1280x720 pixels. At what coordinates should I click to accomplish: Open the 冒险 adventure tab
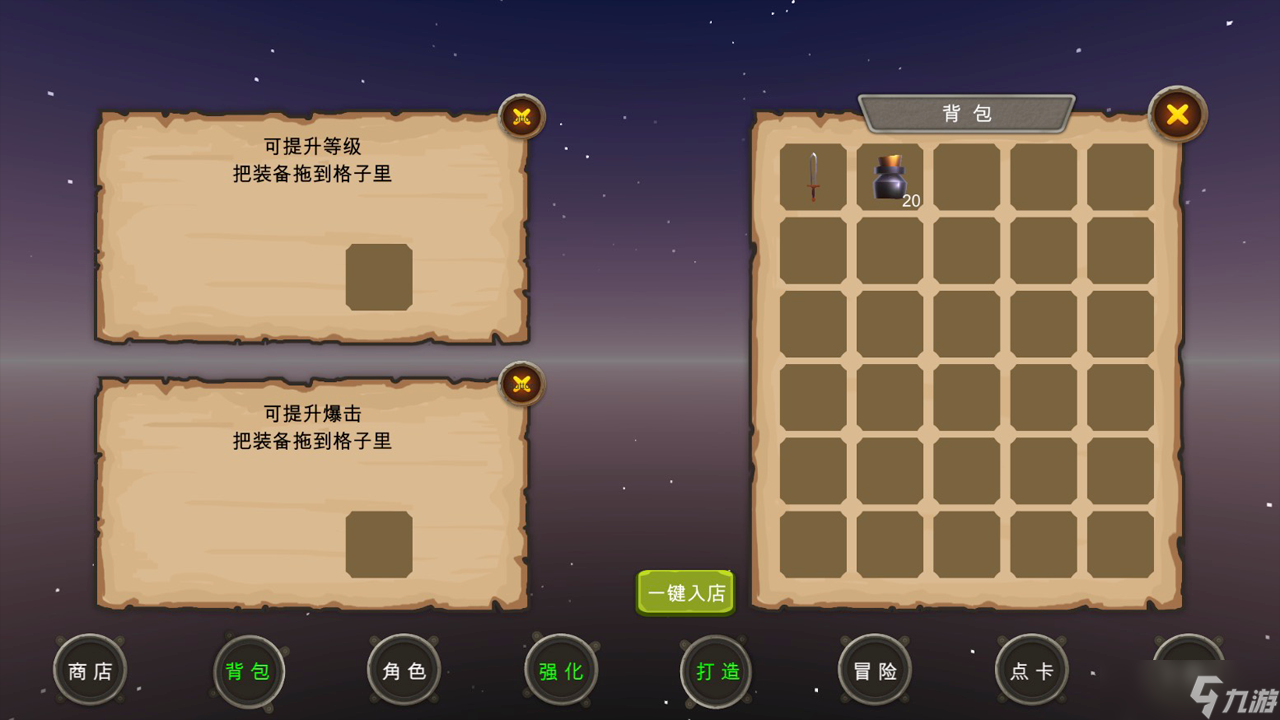[874, 671]
